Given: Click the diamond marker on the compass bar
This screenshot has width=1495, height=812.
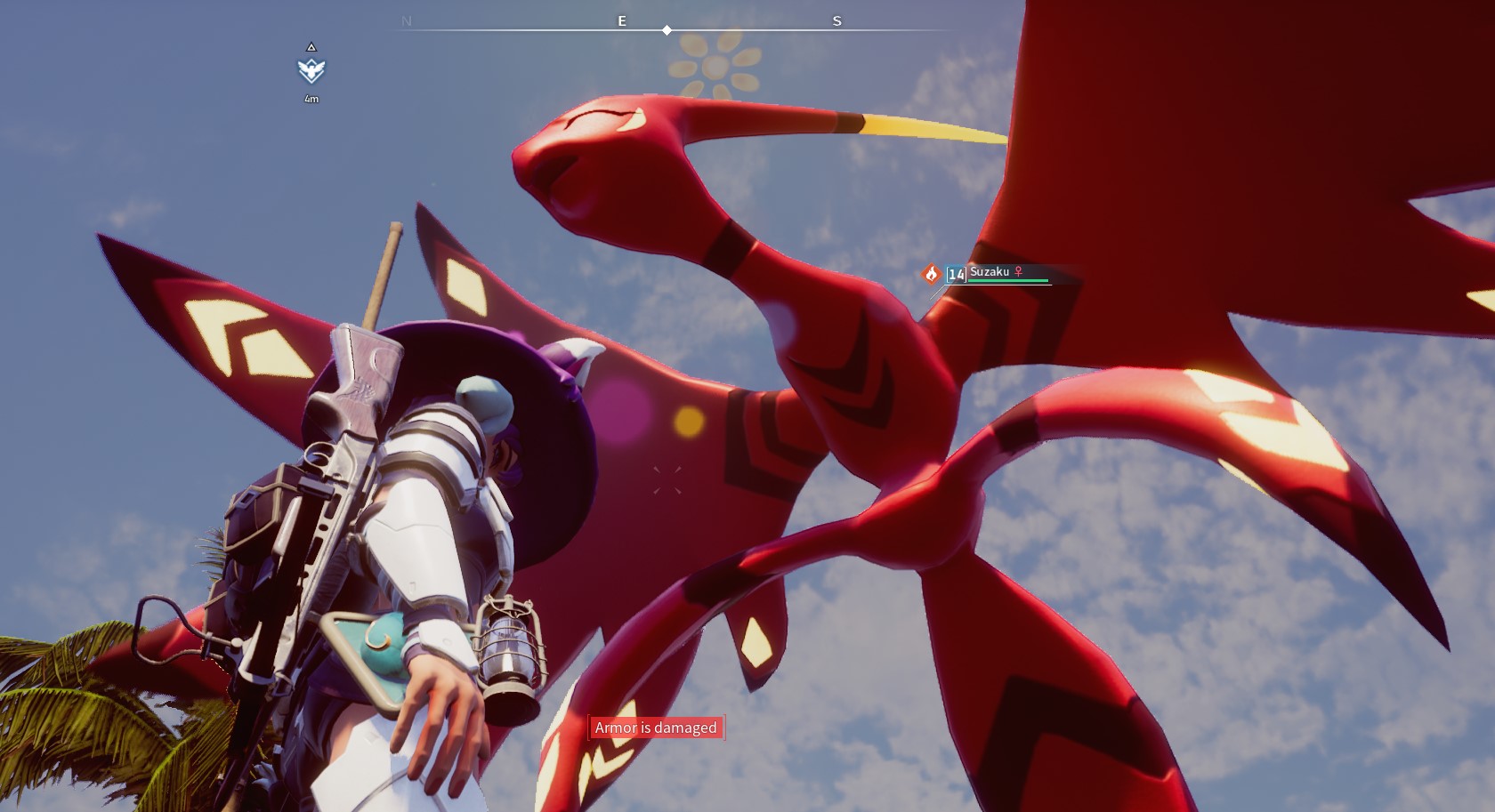Looking at the screenshot, I should [667, 30].
